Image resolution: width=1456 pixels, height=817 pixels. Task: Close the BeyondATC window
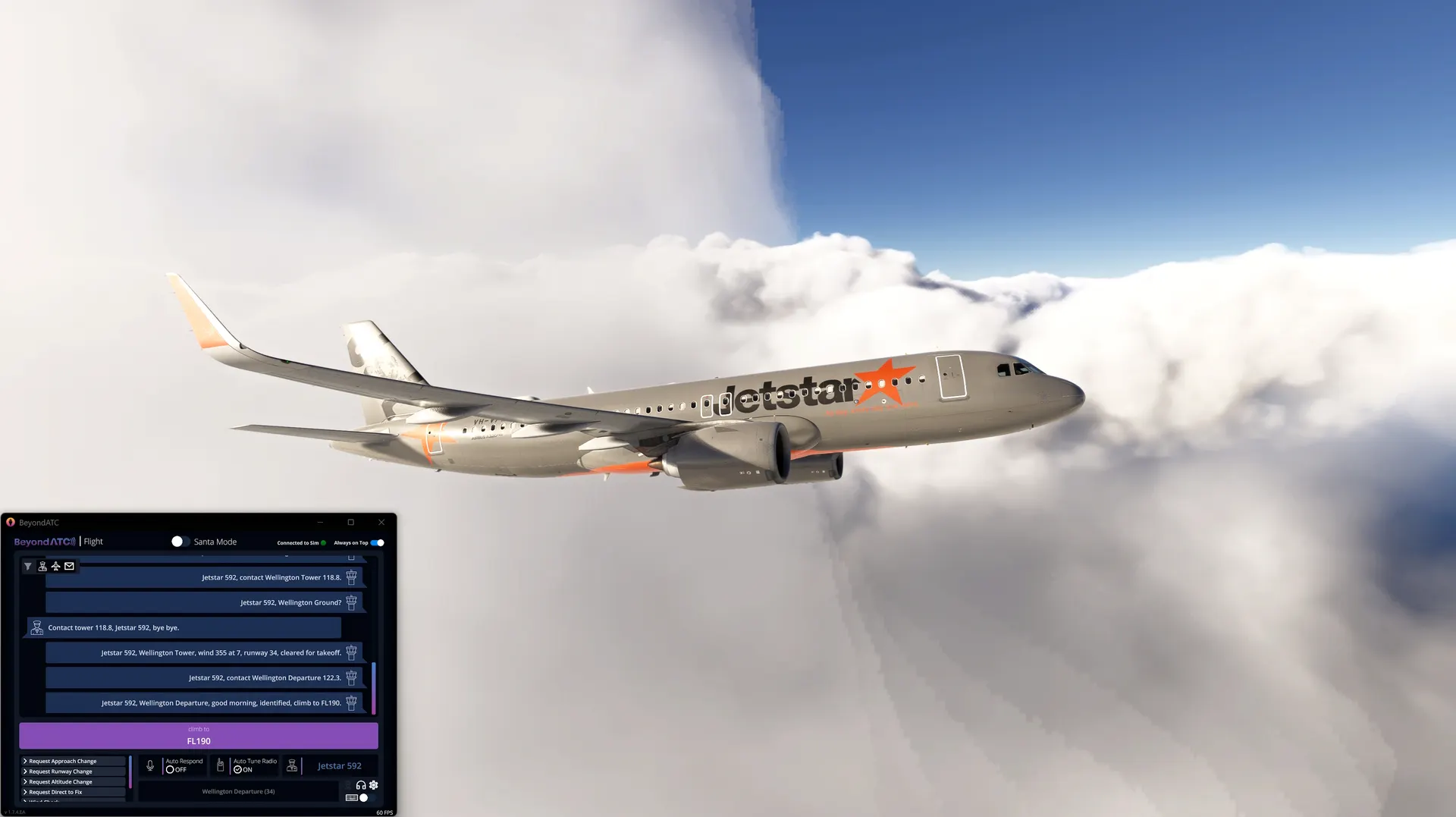click(x=381, y=523)
